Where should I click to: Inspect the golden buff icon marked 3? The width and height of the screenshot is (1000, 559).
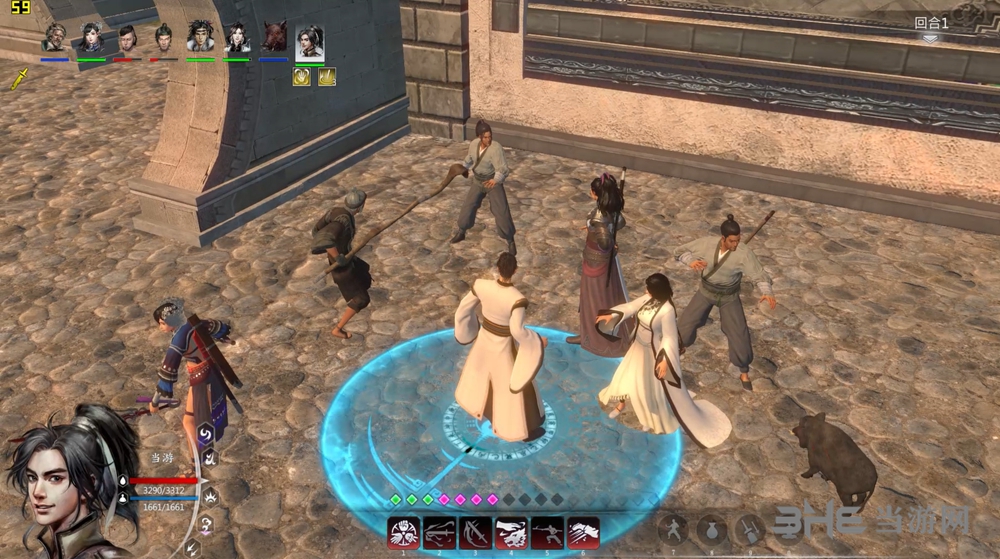coord(326,77)
